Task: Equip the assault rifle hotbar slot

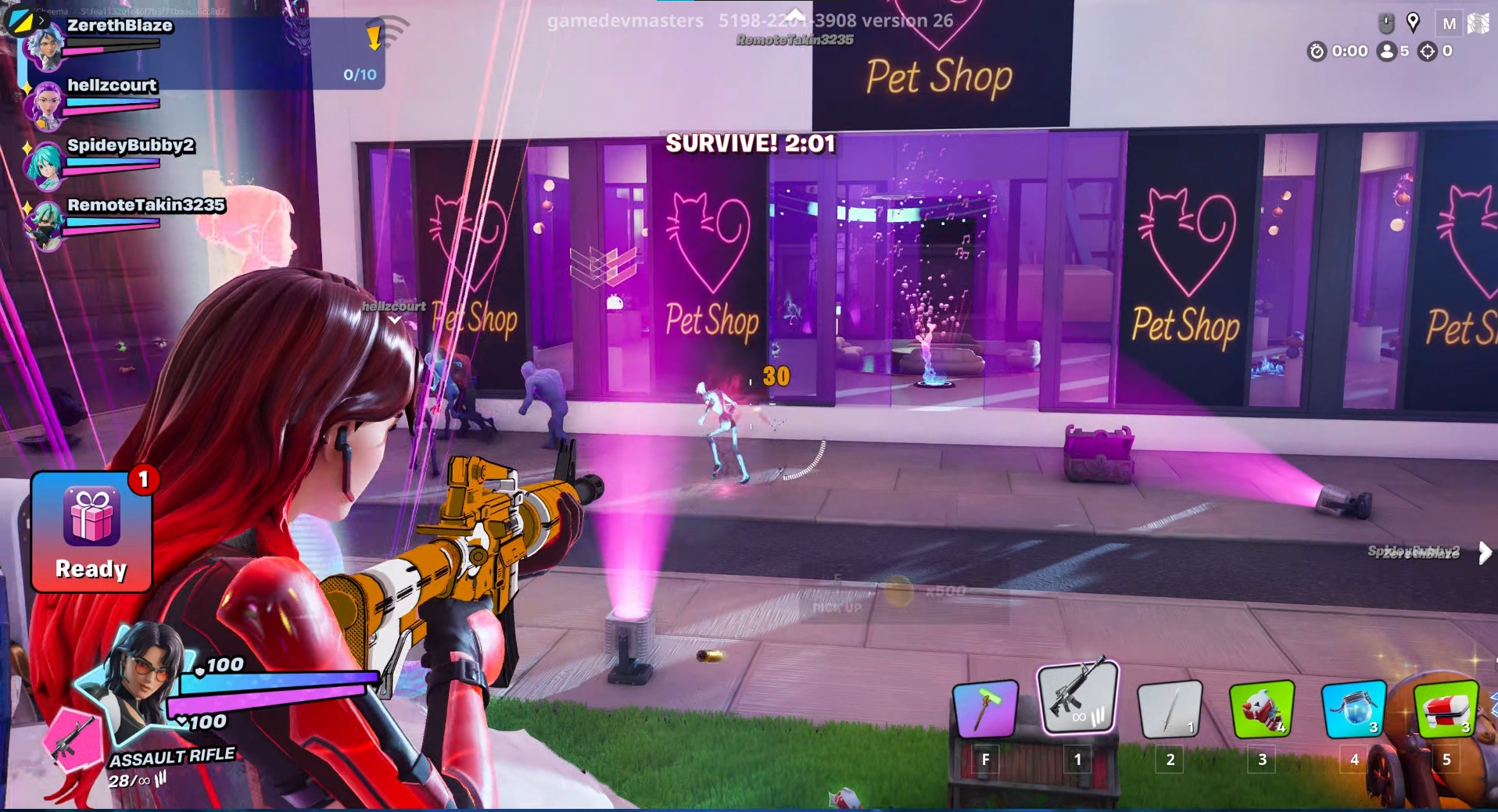Action: pyautogui.click(x=1077, y=696)
